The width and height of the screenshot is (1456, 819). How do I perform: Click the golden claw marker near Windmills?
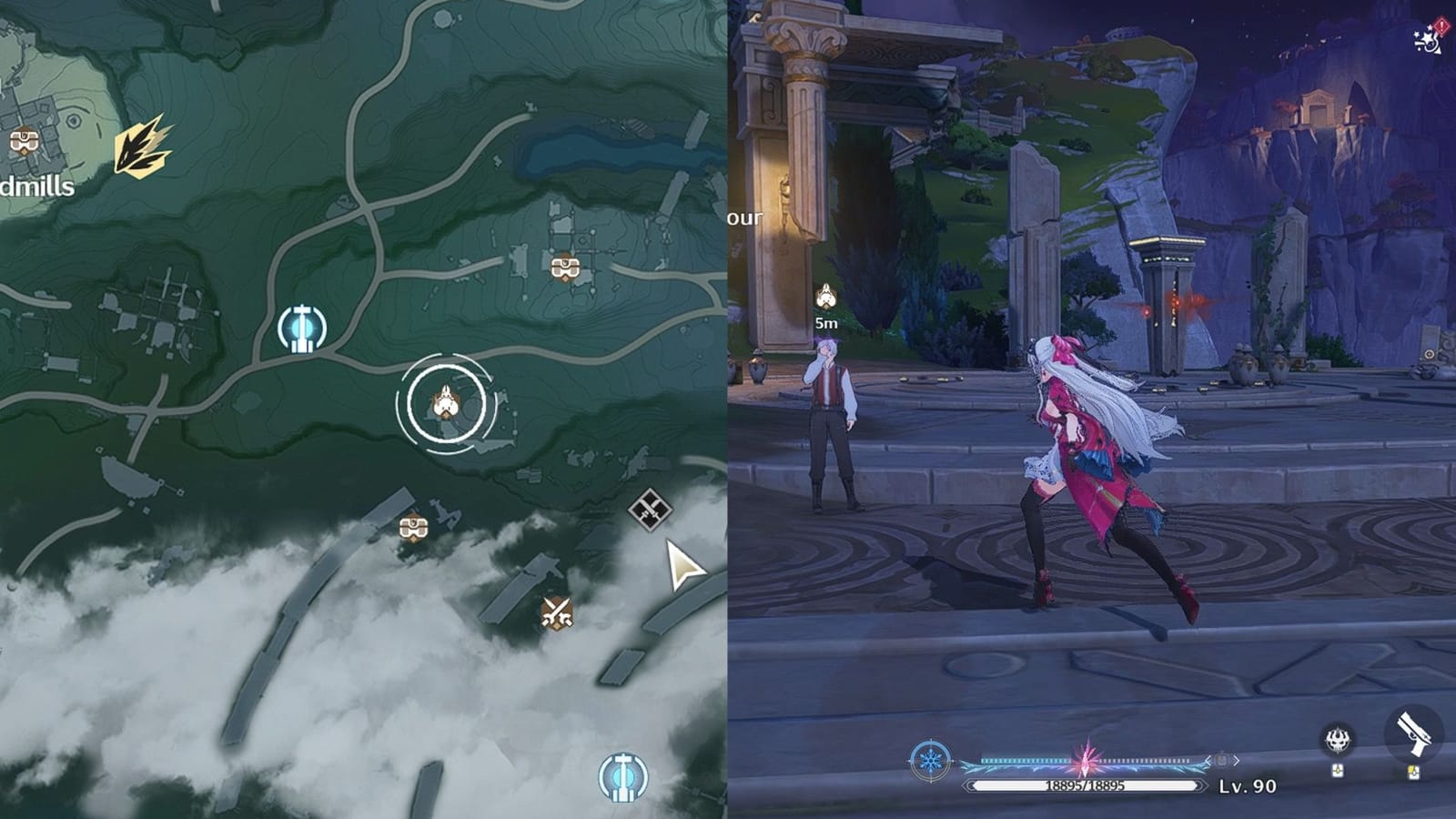(141, 146)
